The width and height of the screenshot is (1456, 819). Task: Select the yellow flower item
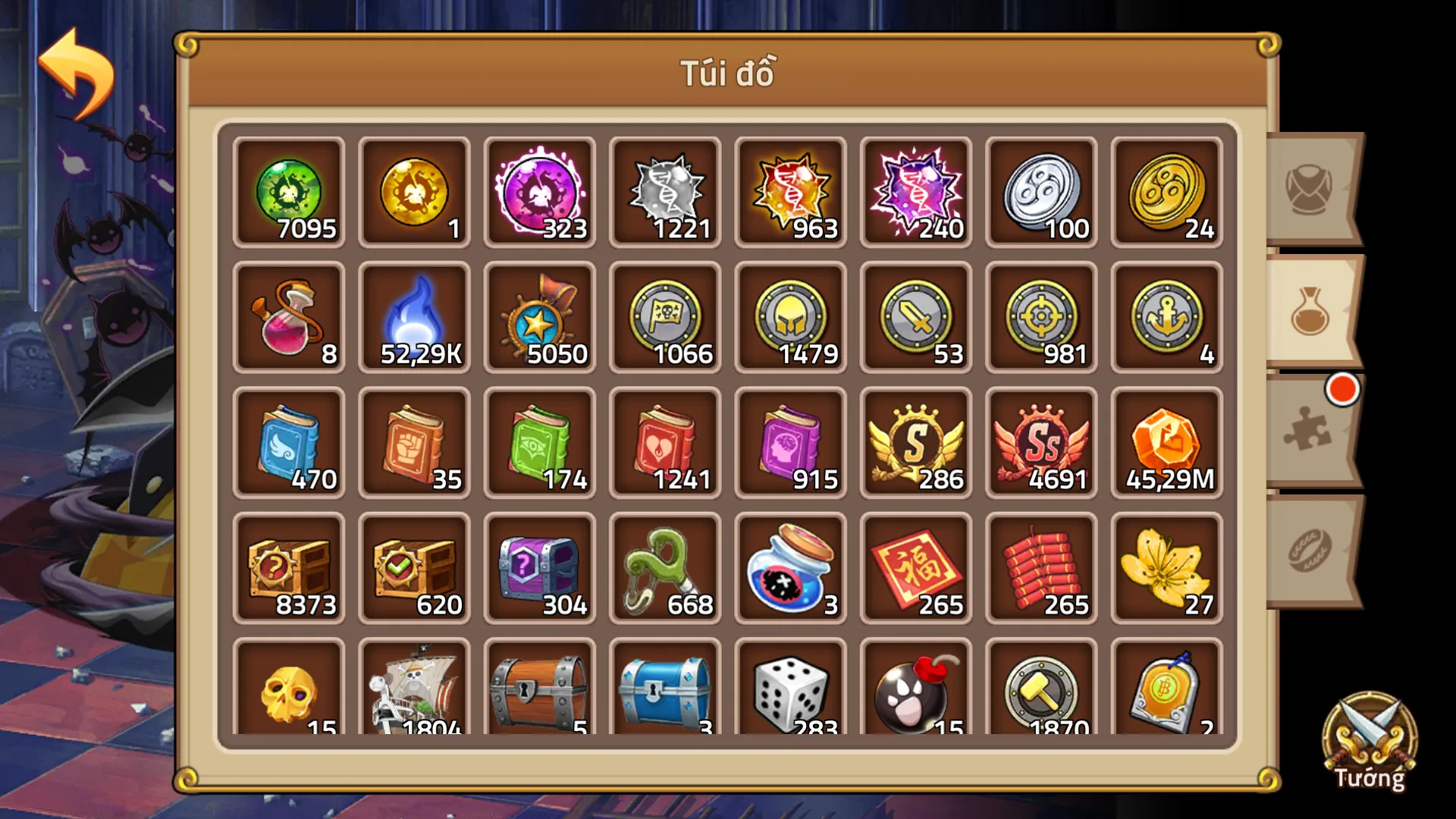[1166, 569]
